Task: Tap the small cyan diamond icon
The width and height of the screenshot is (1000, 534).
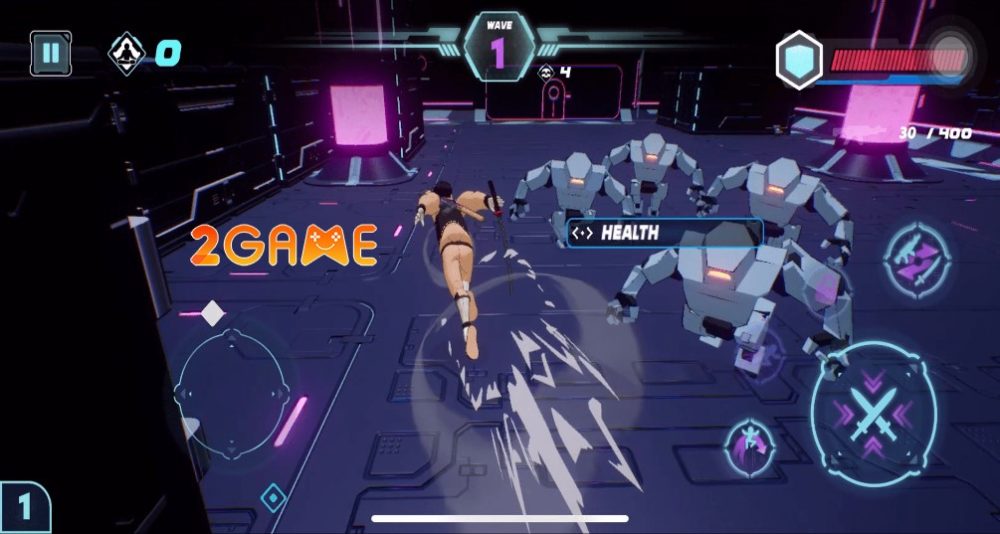Action: coord(273,496)
